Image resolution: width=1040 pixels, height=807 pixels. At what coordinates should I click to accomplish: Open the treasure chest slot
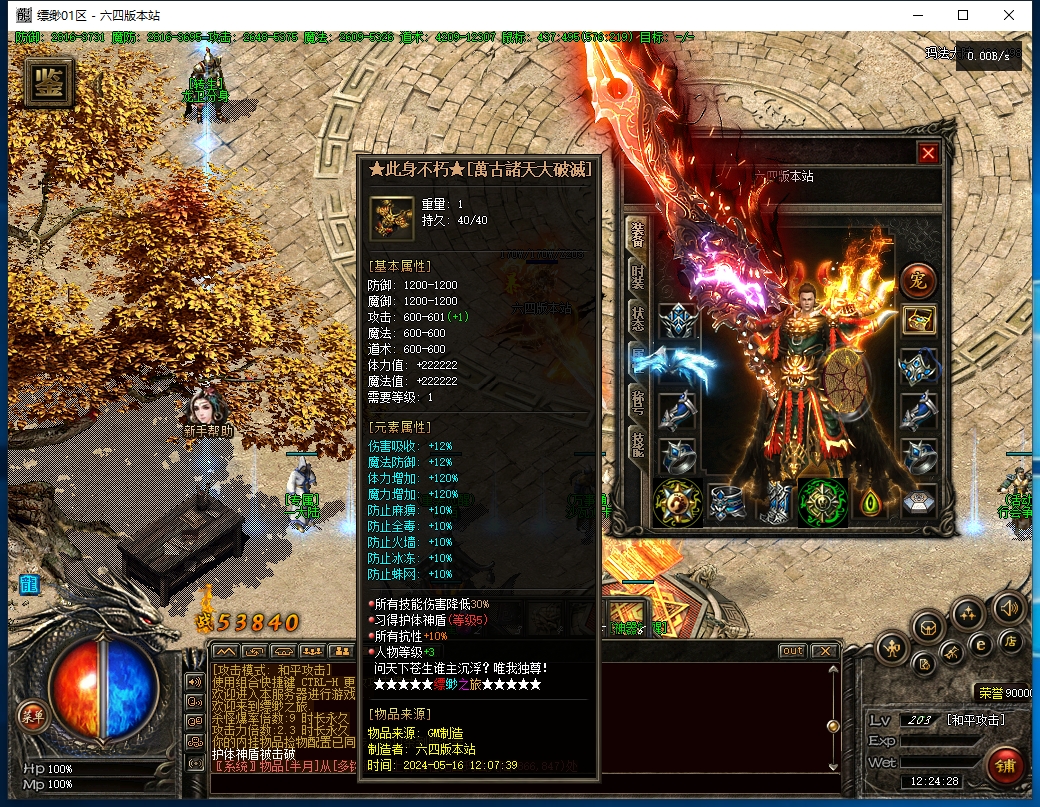pos(919,320)
